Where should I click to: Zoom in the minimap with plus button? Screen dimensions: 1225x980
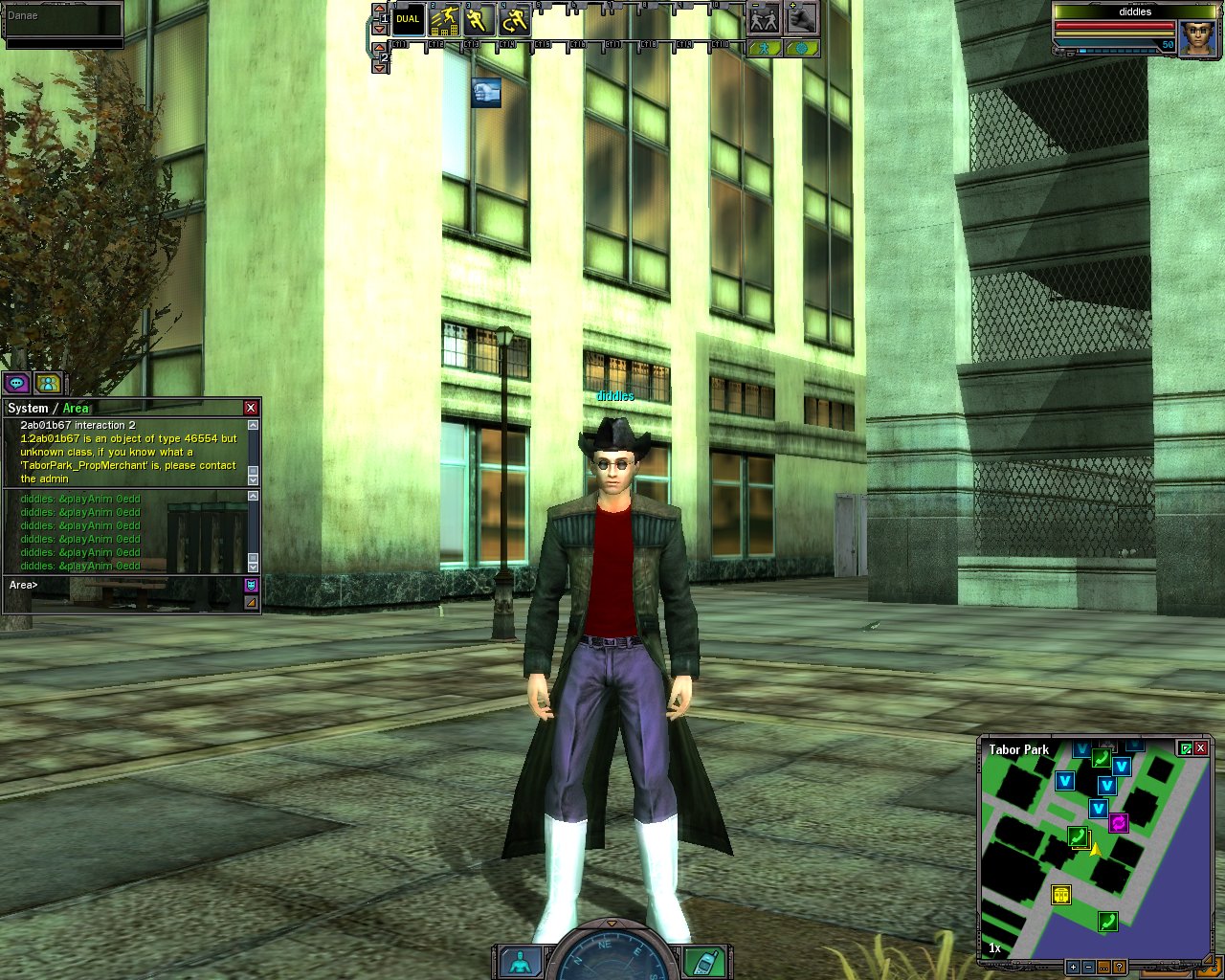(1073, 968)
